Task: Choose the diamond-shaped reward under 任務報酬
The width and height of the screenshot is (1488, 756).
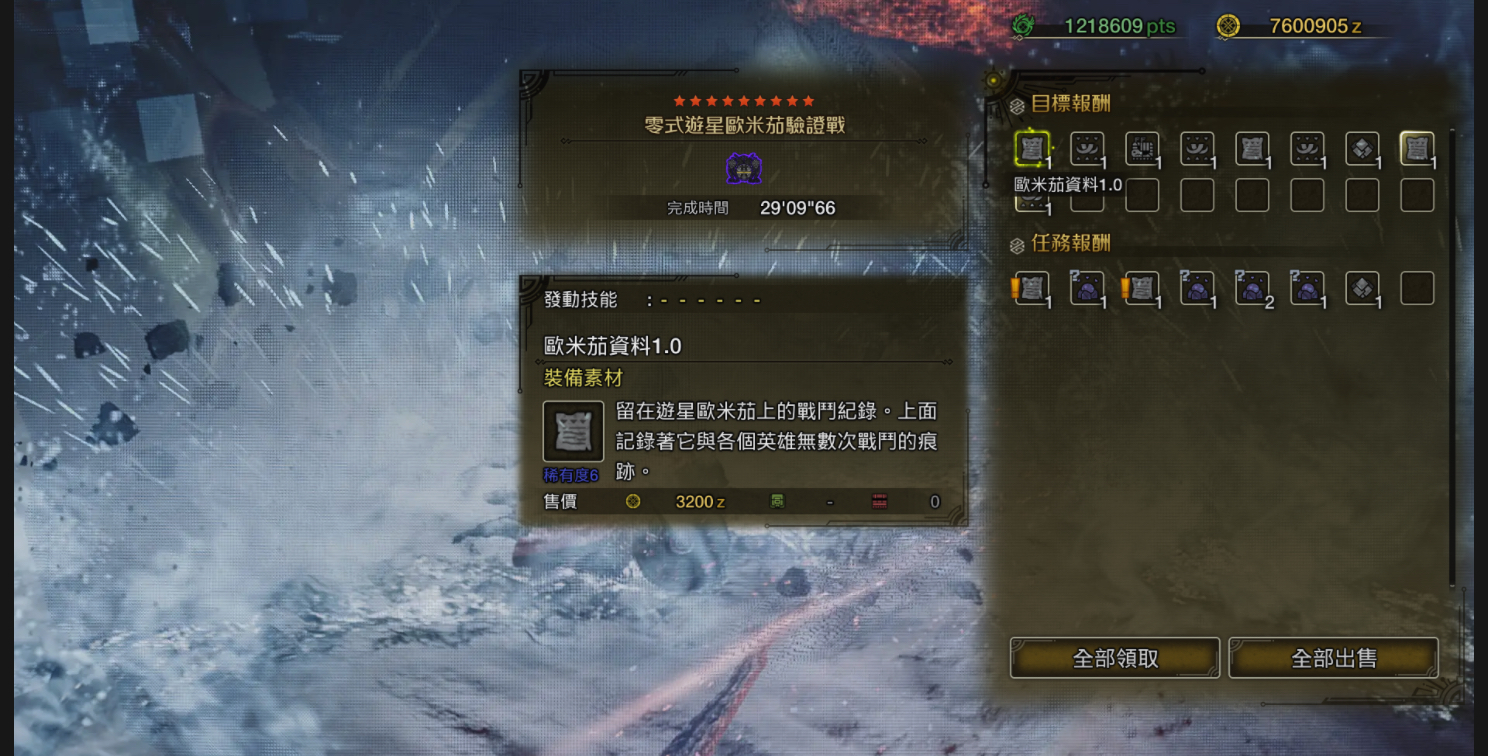Action: [x=1362, y=288]
